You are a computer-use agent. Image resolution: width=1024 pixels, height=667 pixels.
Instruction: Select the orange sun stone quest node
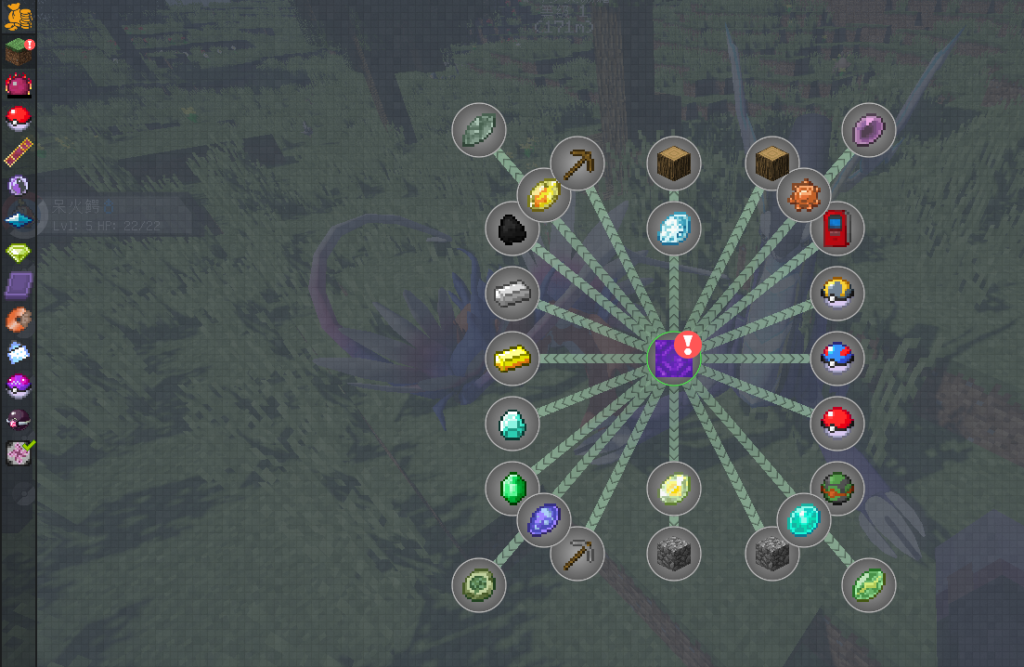pos(803,195)
